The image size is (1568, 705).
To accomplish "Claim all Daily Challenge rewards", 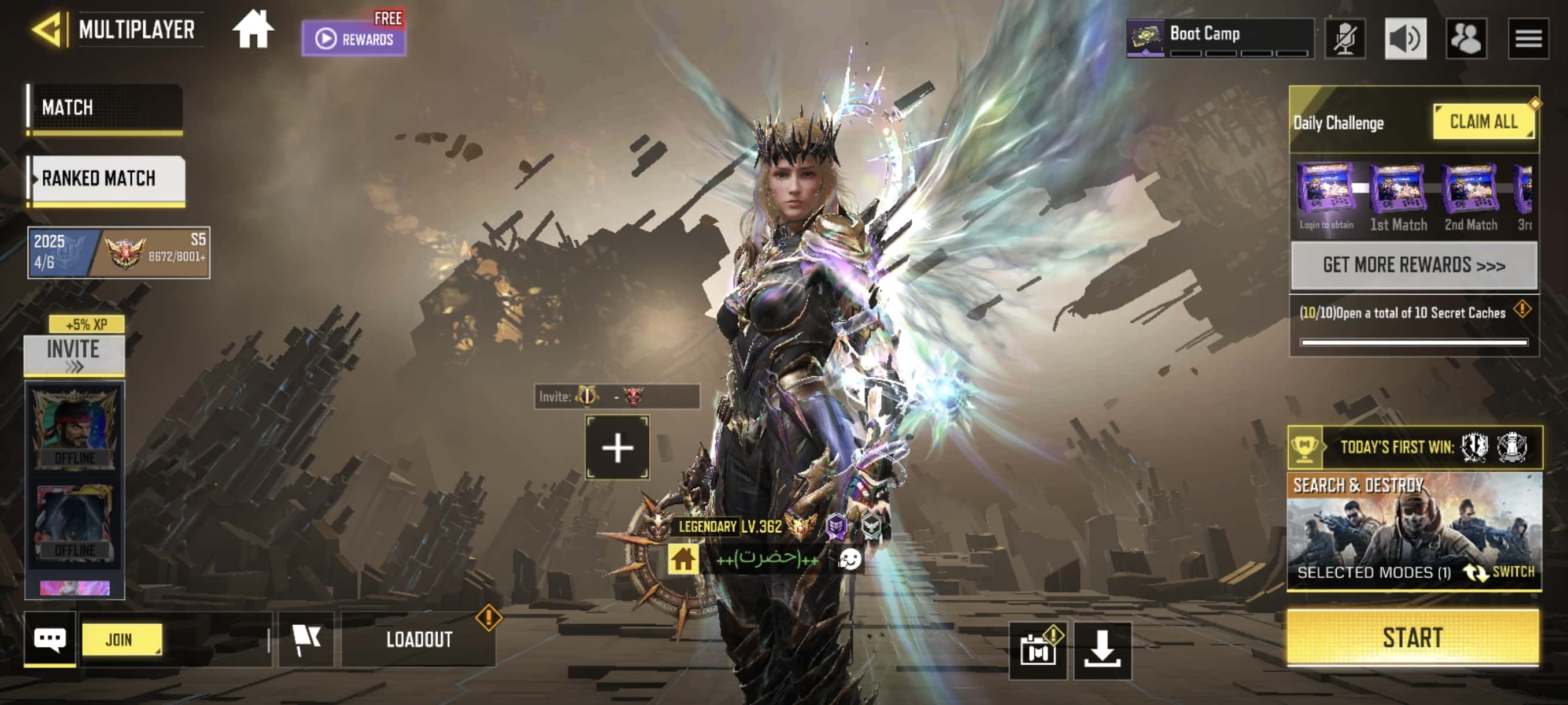I will click(1483, 122).
